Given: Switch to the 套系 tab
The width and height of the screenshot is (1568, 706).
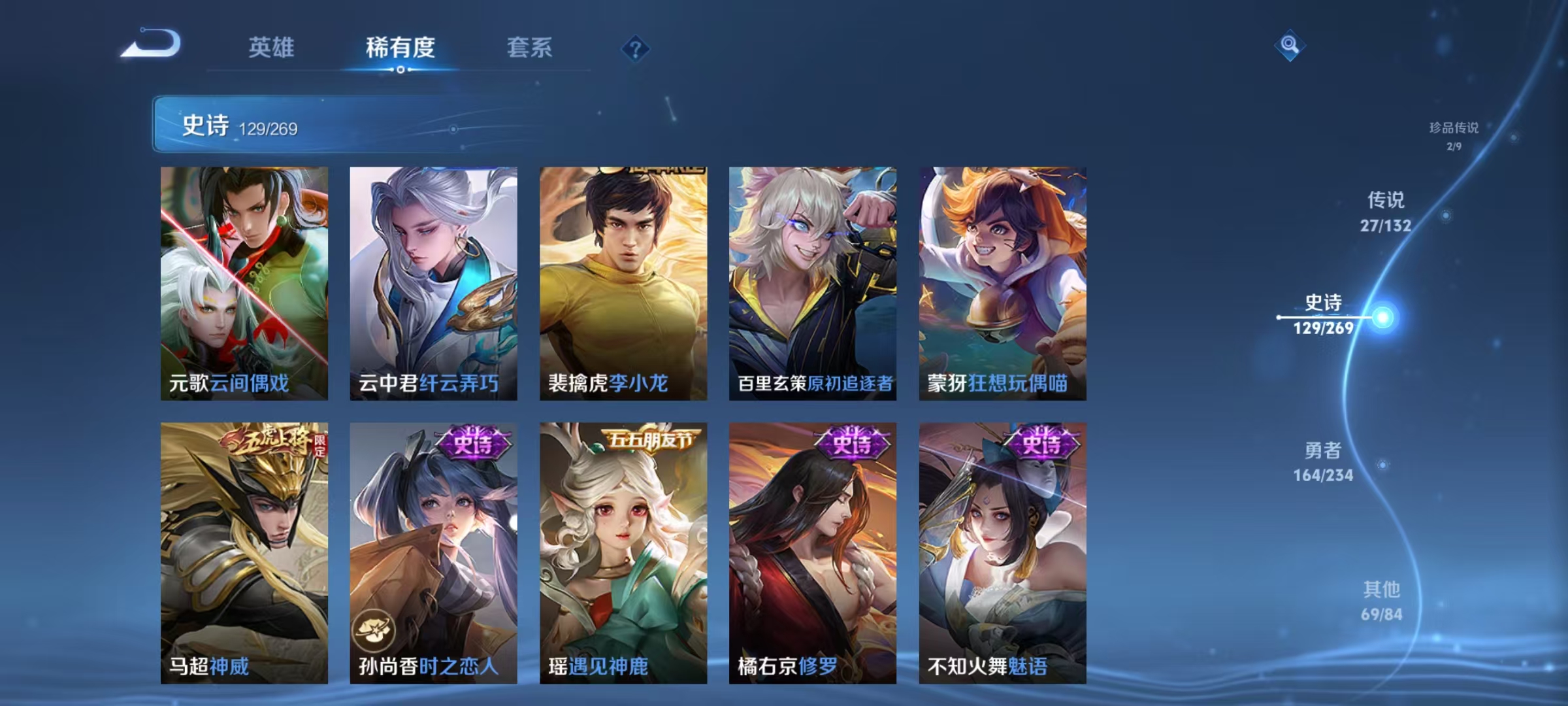Looking at the screenshot, I should point(530,47).
